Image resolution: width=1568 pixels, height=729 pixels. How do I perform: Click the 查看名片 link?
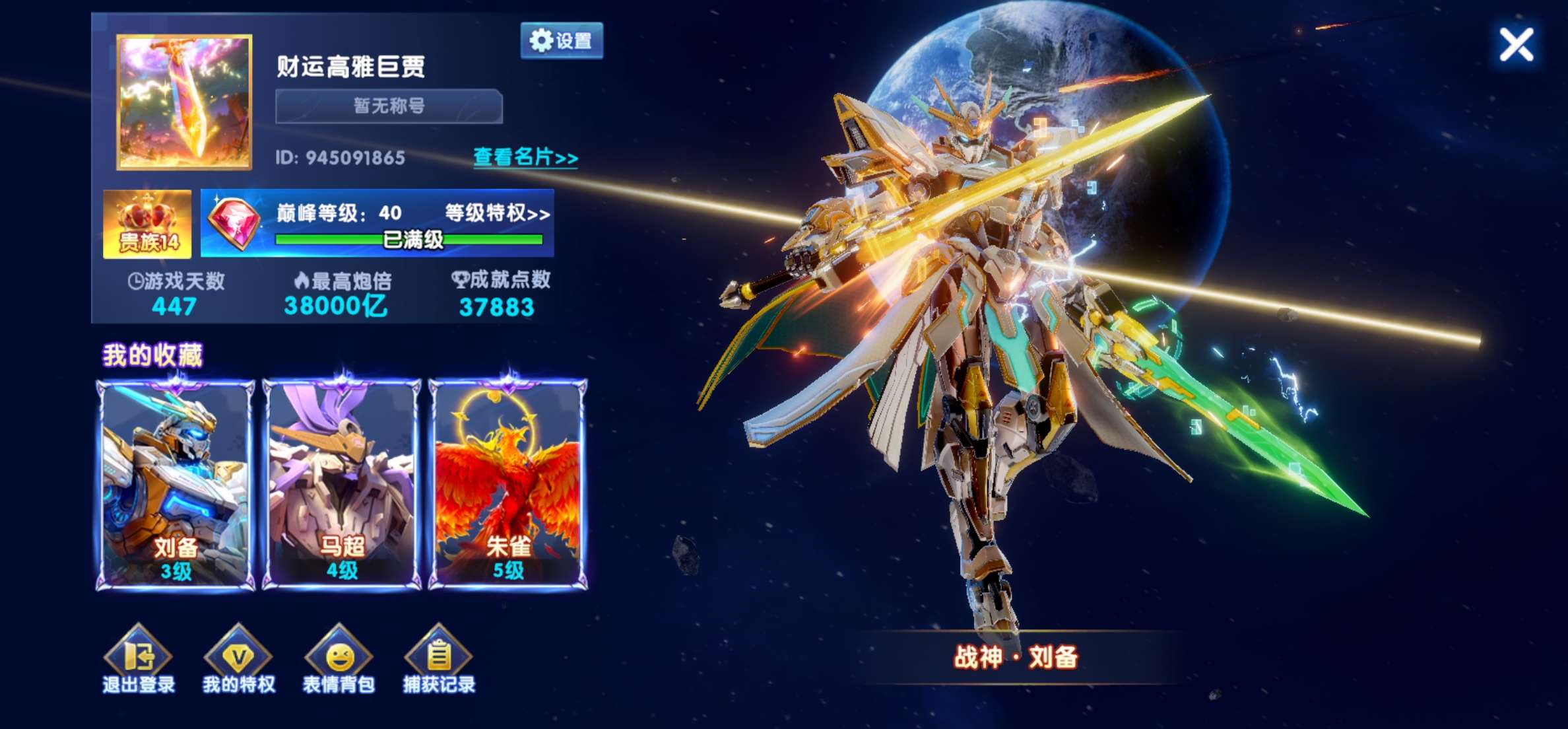pos(525,157)
